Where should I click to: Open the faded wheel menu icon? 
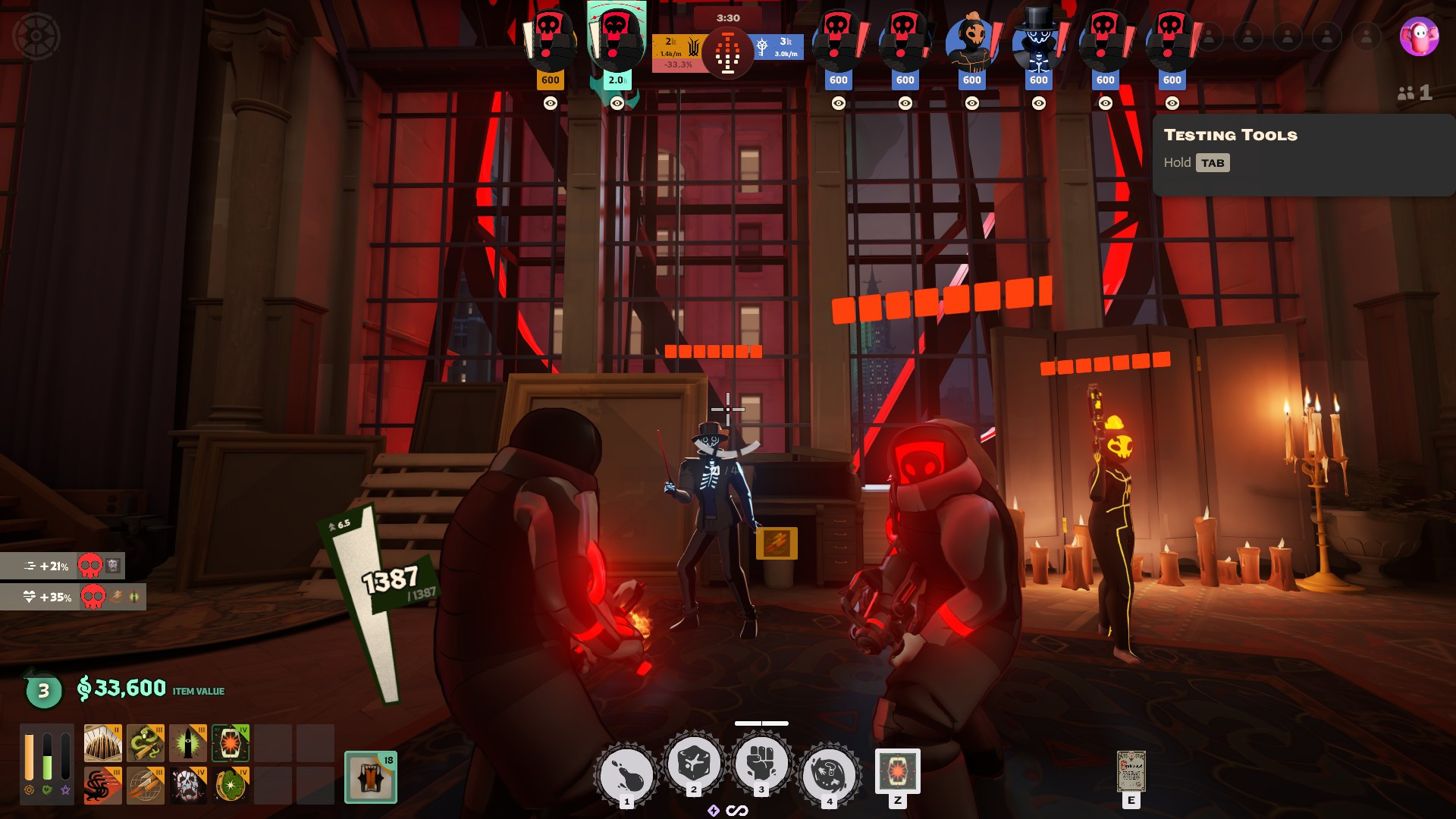(36, 36)
